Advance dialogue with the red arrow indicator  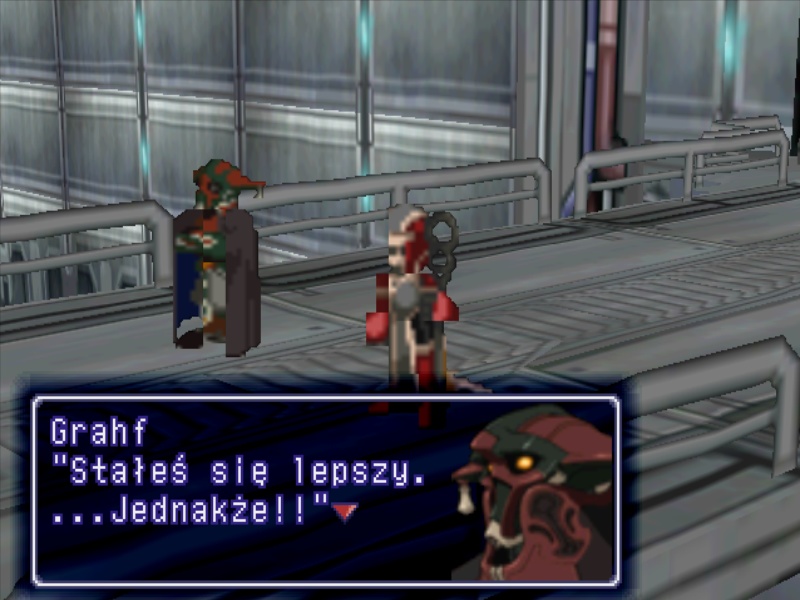pyautogui.click(x=345, y=512)
